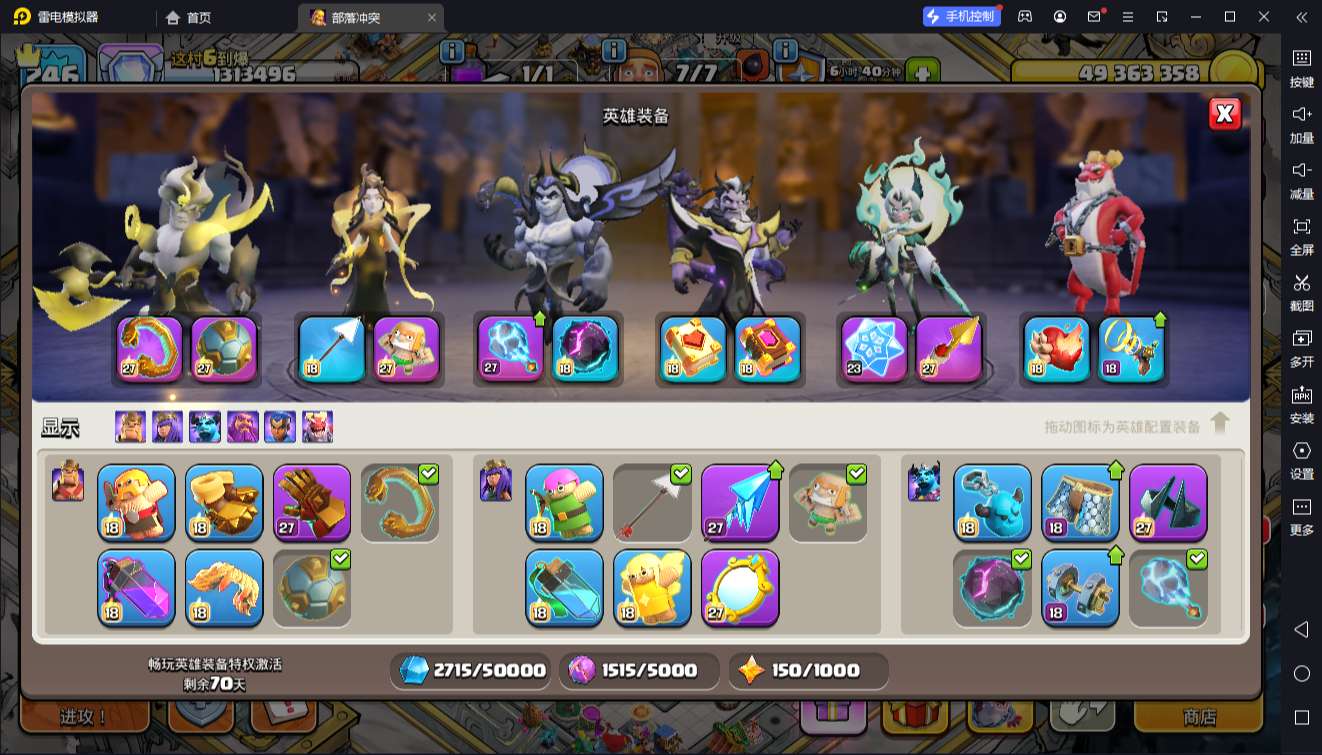
Task: Choose the Spiky Ball equipment
Action: tap(312, 587)
